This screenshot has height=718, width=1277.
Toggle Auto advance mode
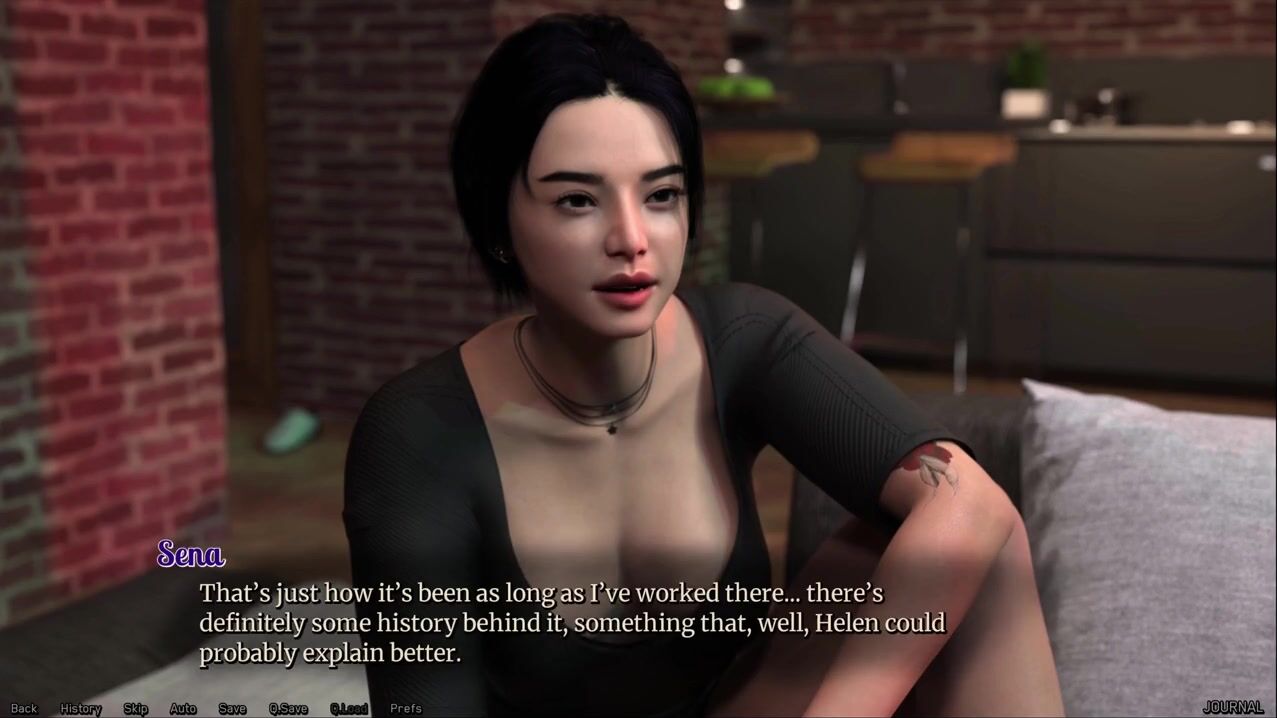[x=183, y=709]
